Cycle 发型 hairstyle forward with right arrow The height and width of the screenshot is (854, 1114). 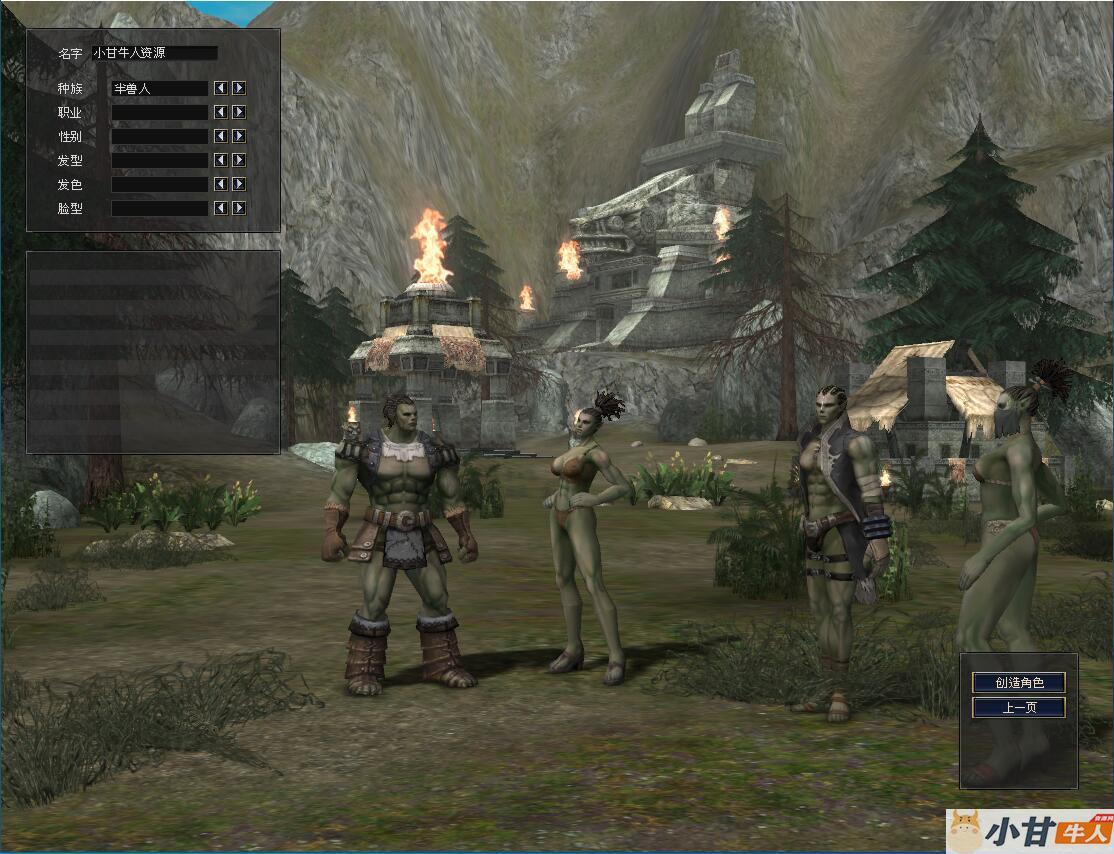pos(239,160)
